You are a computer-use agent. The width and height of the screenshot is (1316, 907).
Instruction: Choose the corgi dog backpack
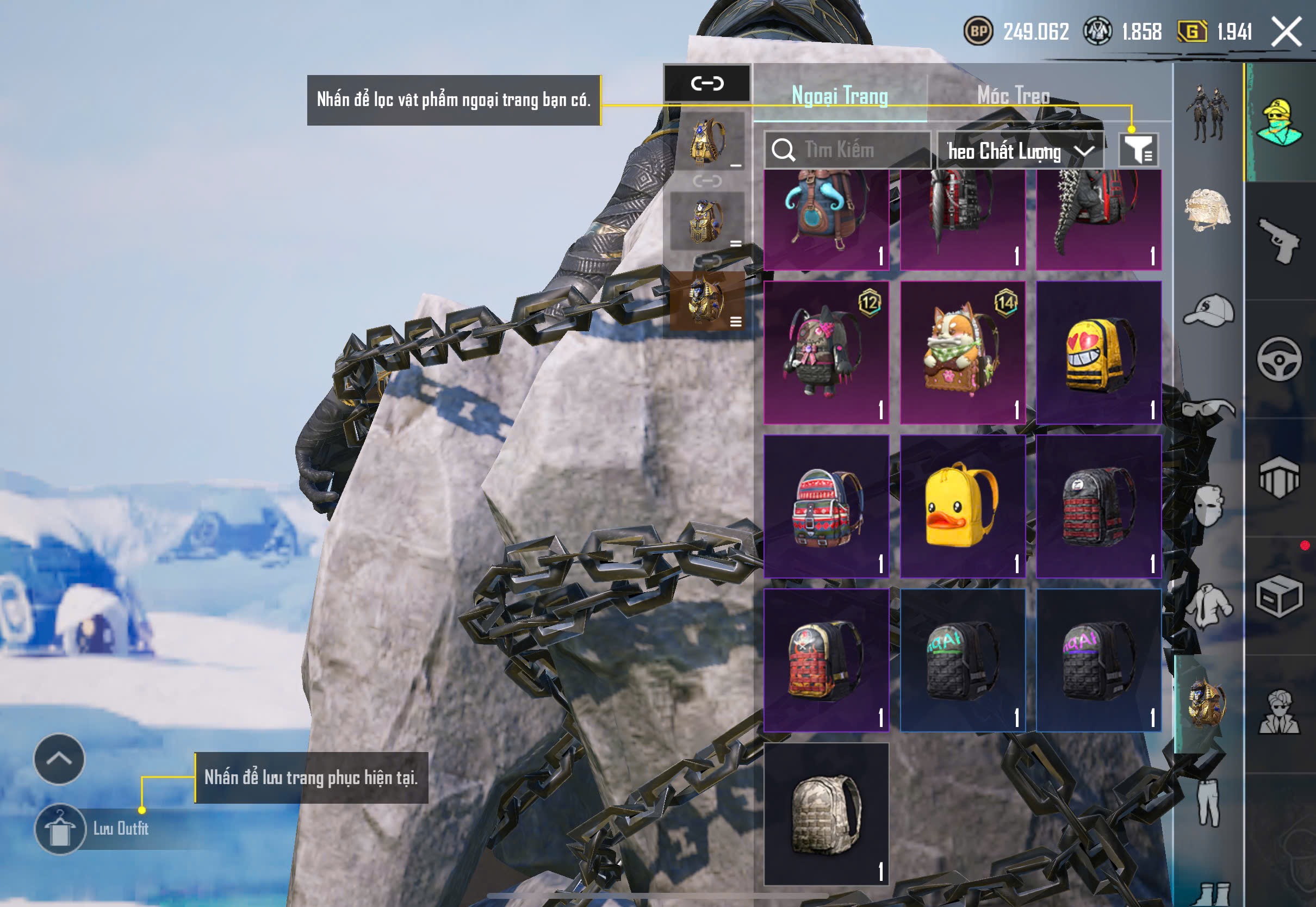tap(963, 353)
